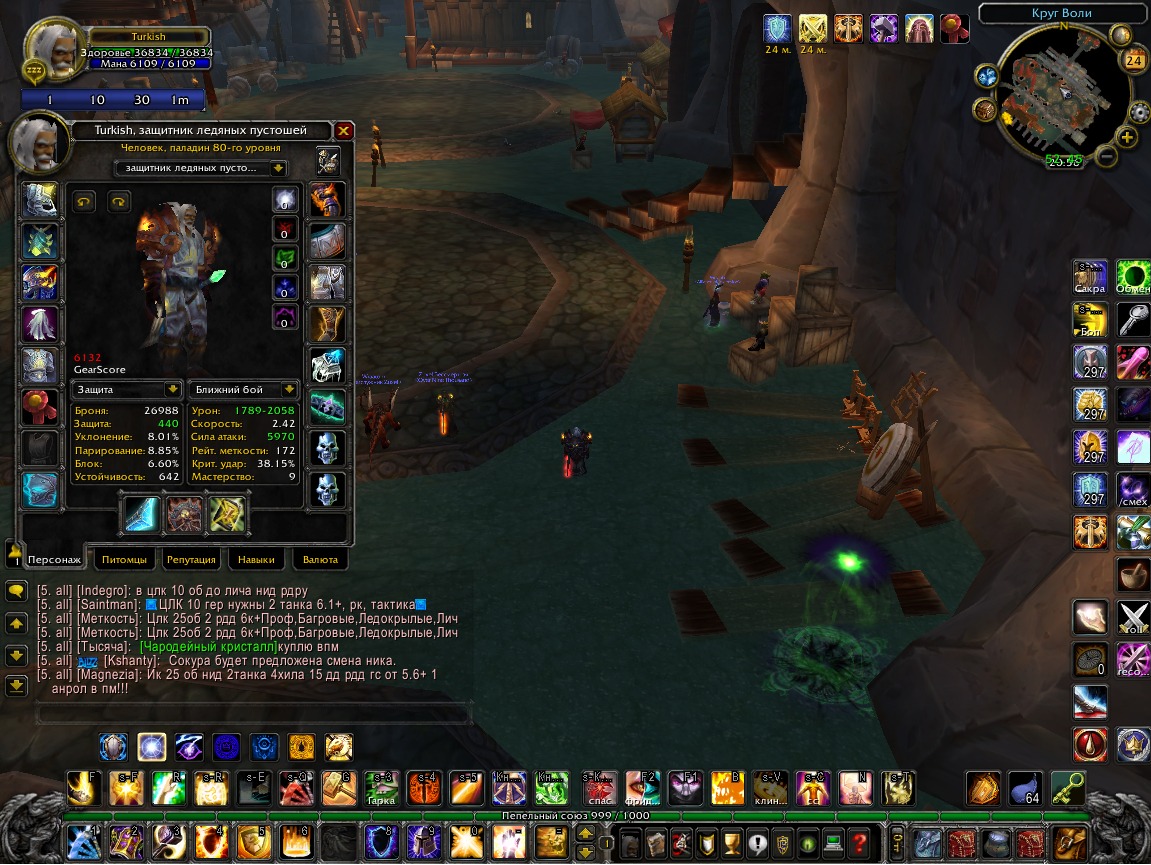Image resolution: width=1151 pixels, height=865 pixels.
Task: Select the helmet equipment slot
Action: (40, 199)
